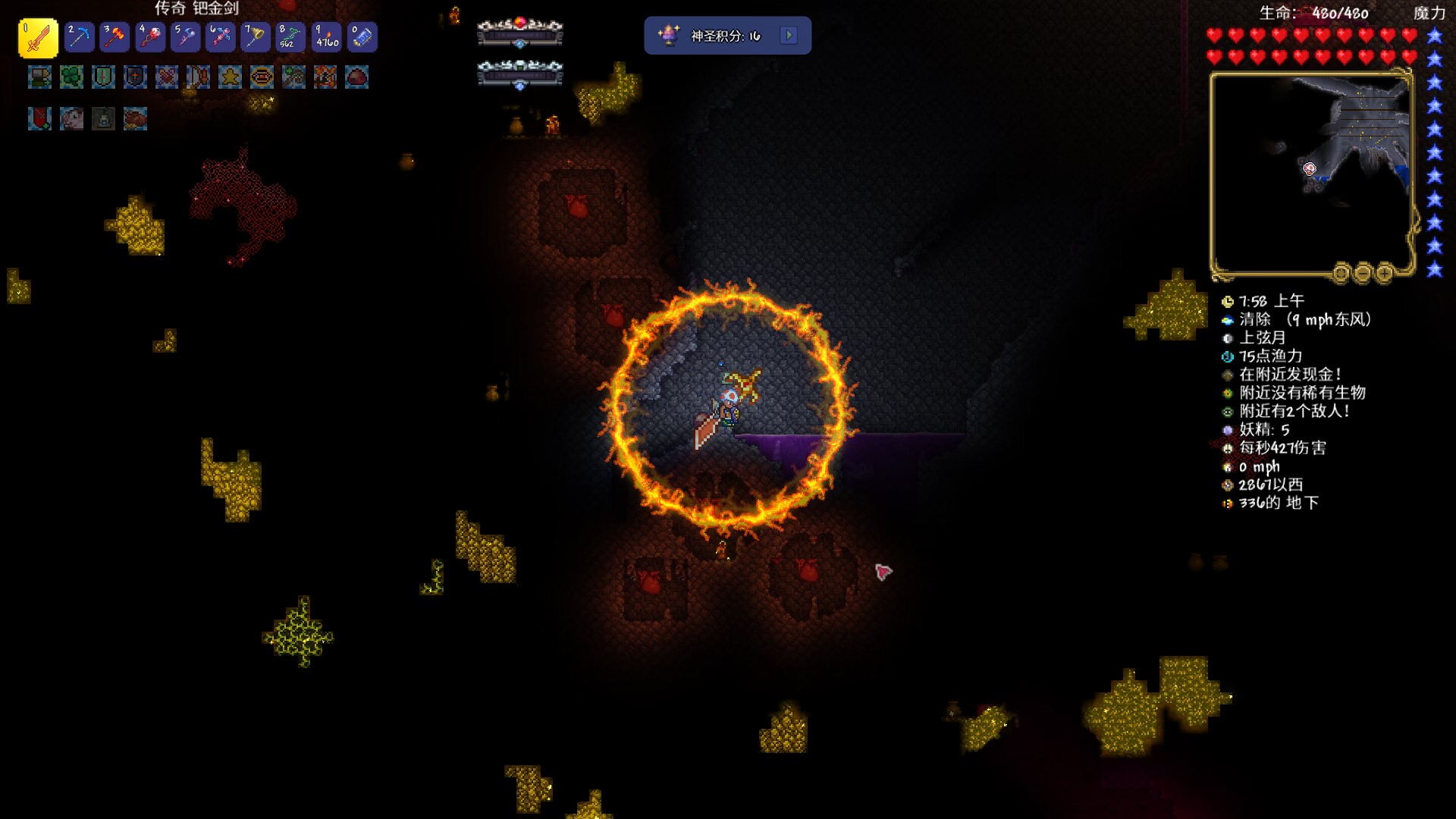Reset the minimap zoom level
Screen dimensions: 1456x819
pos(1341,272)
